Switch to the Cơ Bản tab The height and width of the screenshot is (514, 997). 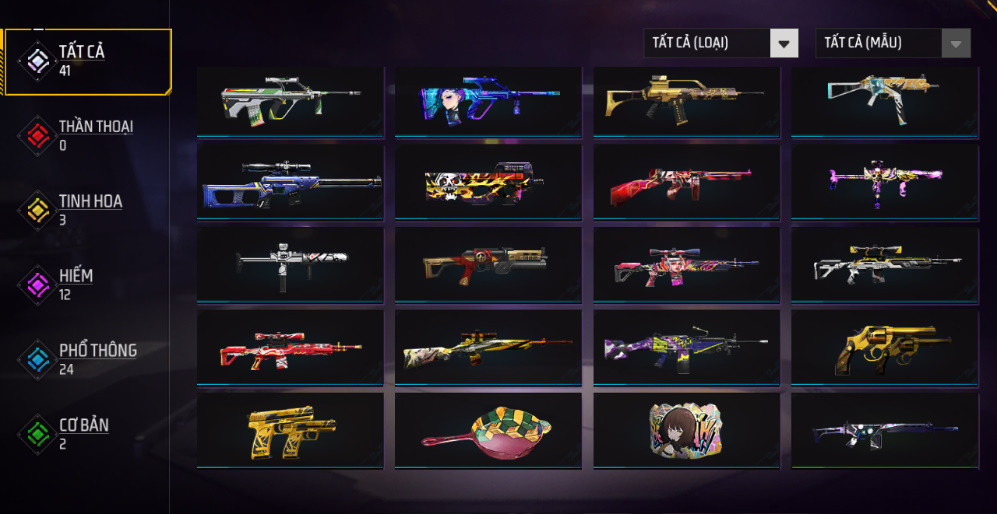click(87, 432)
